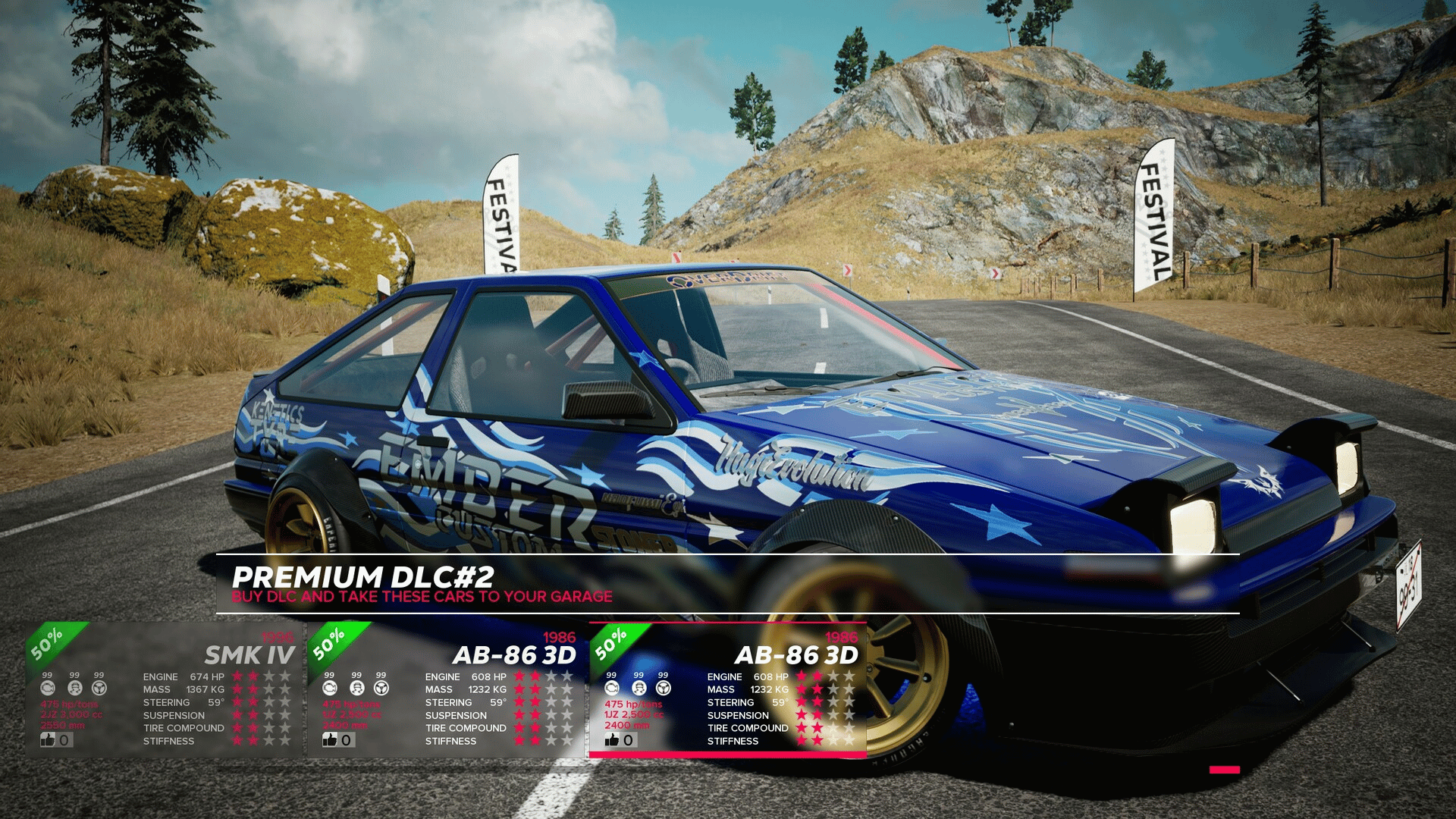Image resolution: width=1456 pixels, height=819 pixels.
Task: Hit the thumbs-up on the red-highlighted AB-86 3D
Action: pos(613,739)
